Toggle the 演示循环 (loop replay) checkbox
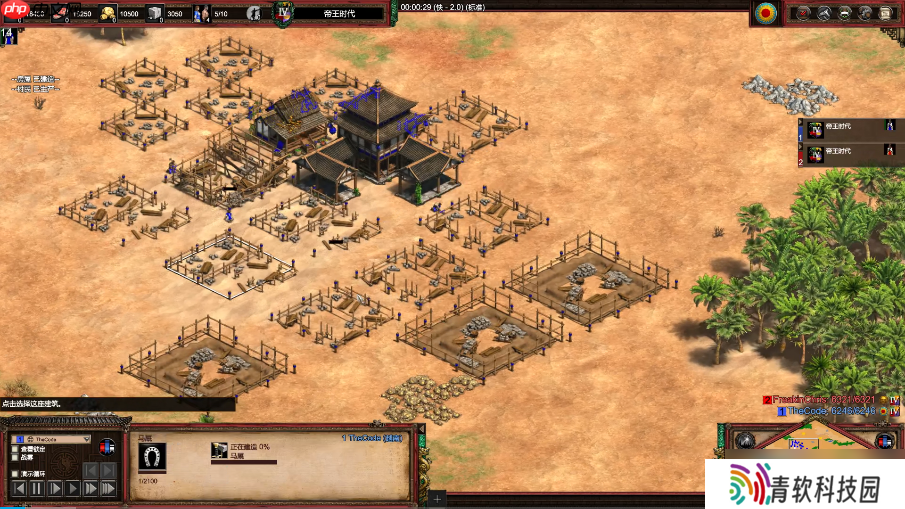Viewport: 905px width, 509px height. (14, 474)
